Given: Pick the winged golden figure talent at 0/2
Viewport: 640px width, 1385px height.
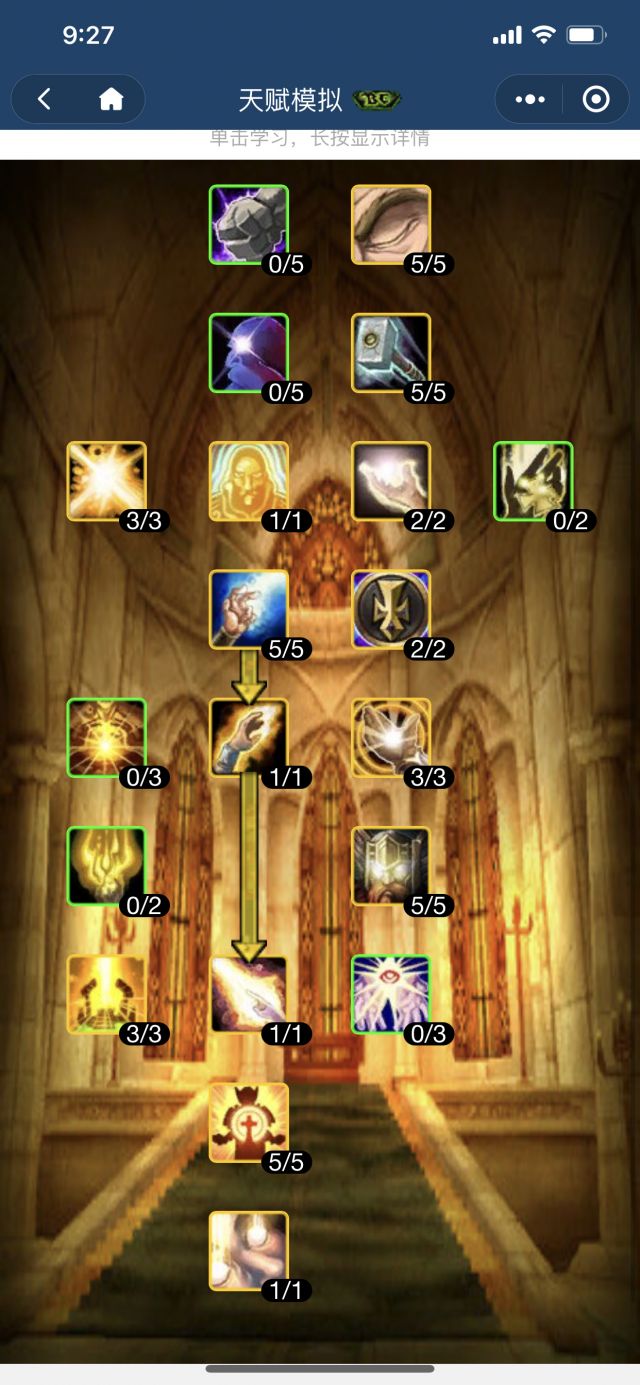Looking at the screenshot, I should [x=533, y=481].
